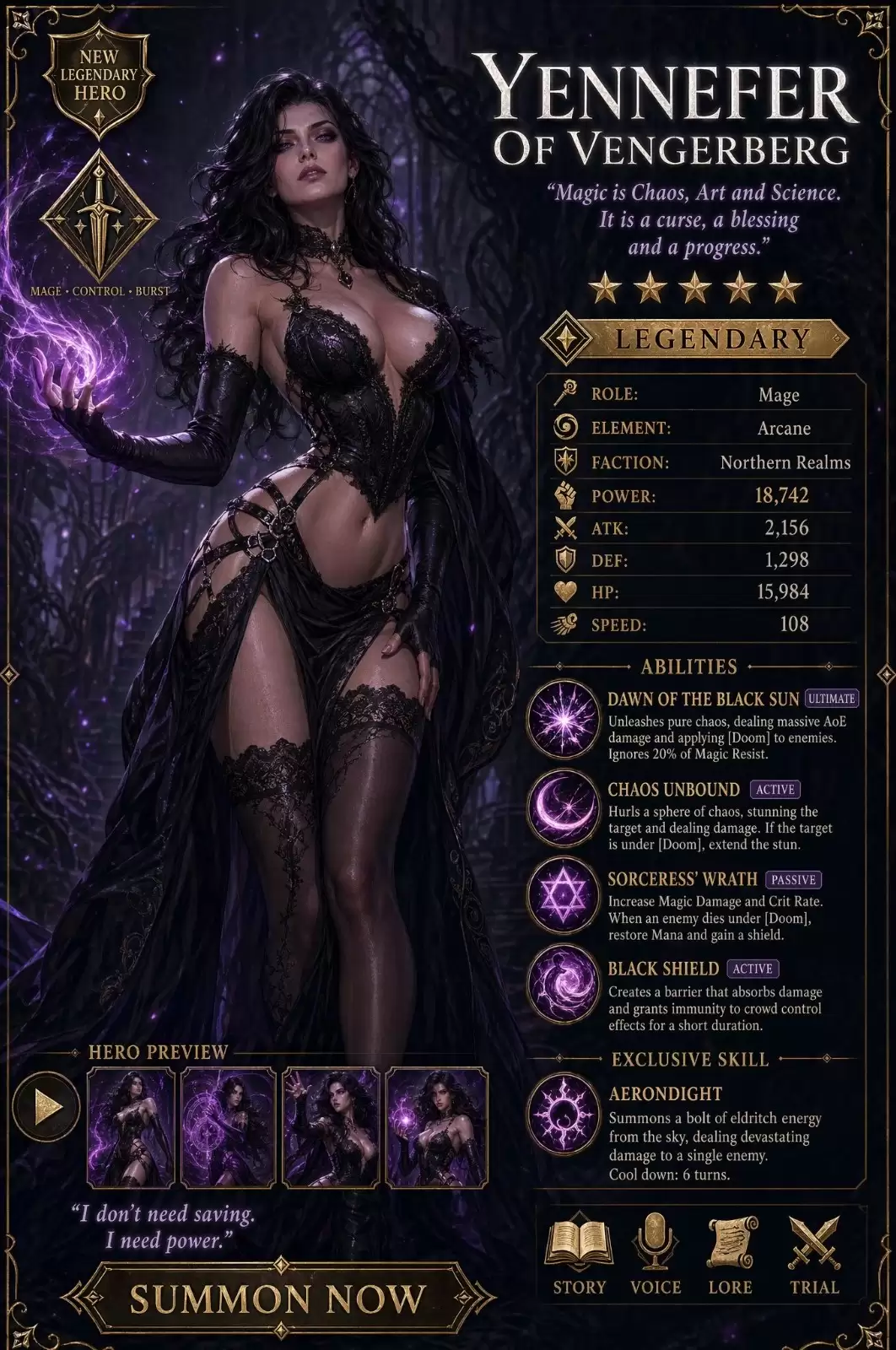The image size is (896, 1350).
Task: View the third hero preview thumbnail
Action: pos(332,1127)
